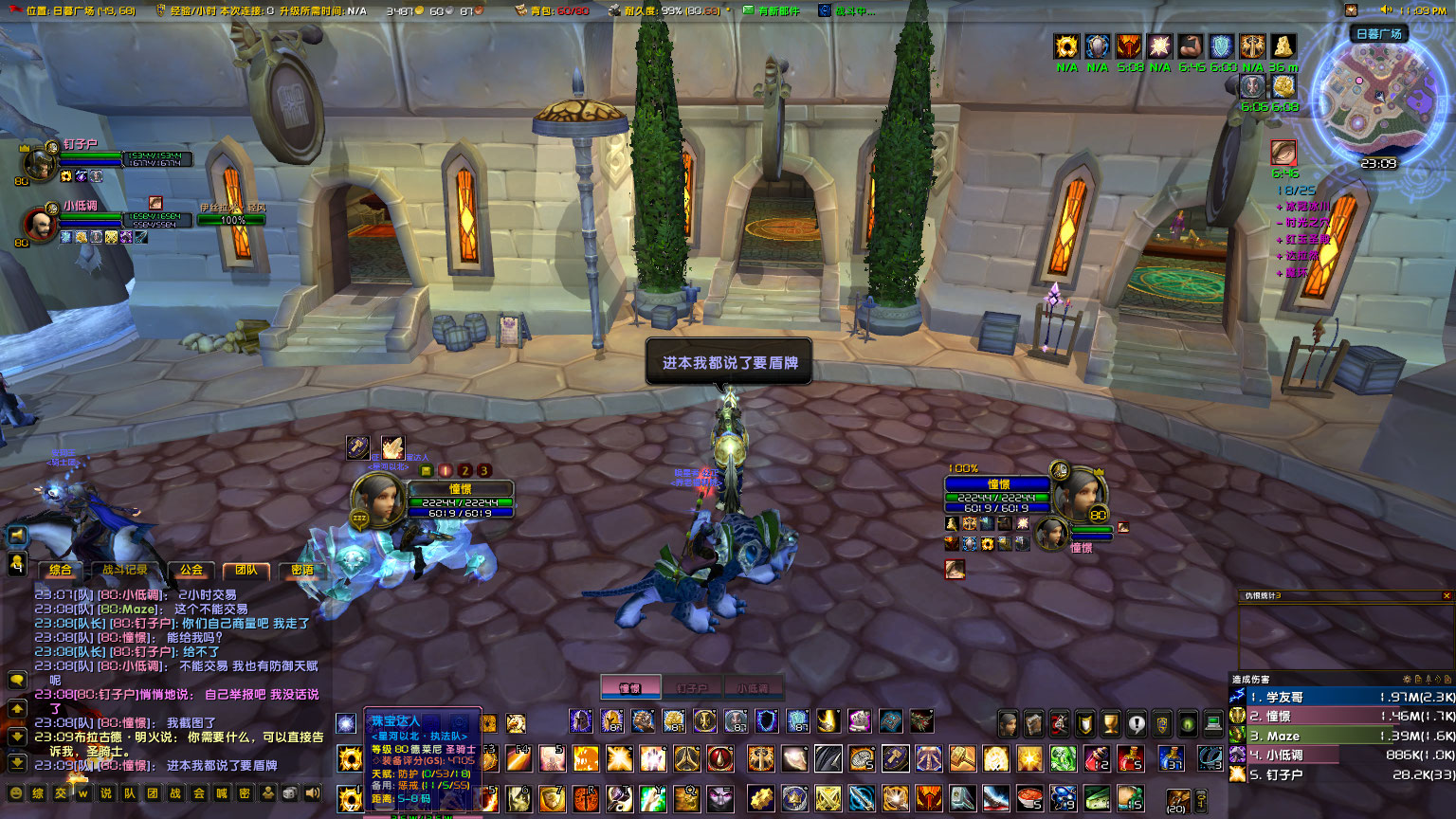The width and height of the screenshot is (1456, 819).
Task: Toggle the 队 party chat channel button
Action: [130, 793]
